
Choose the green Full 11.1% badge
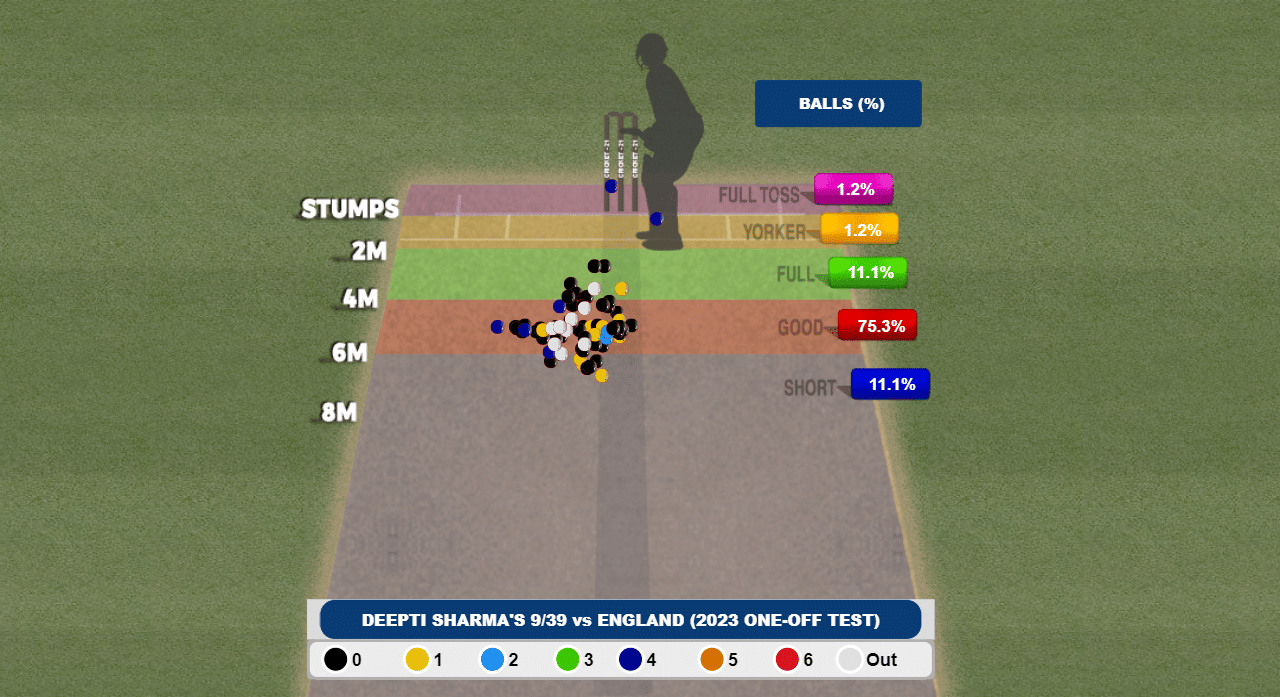pyautogui.click(x=868, y=272)
